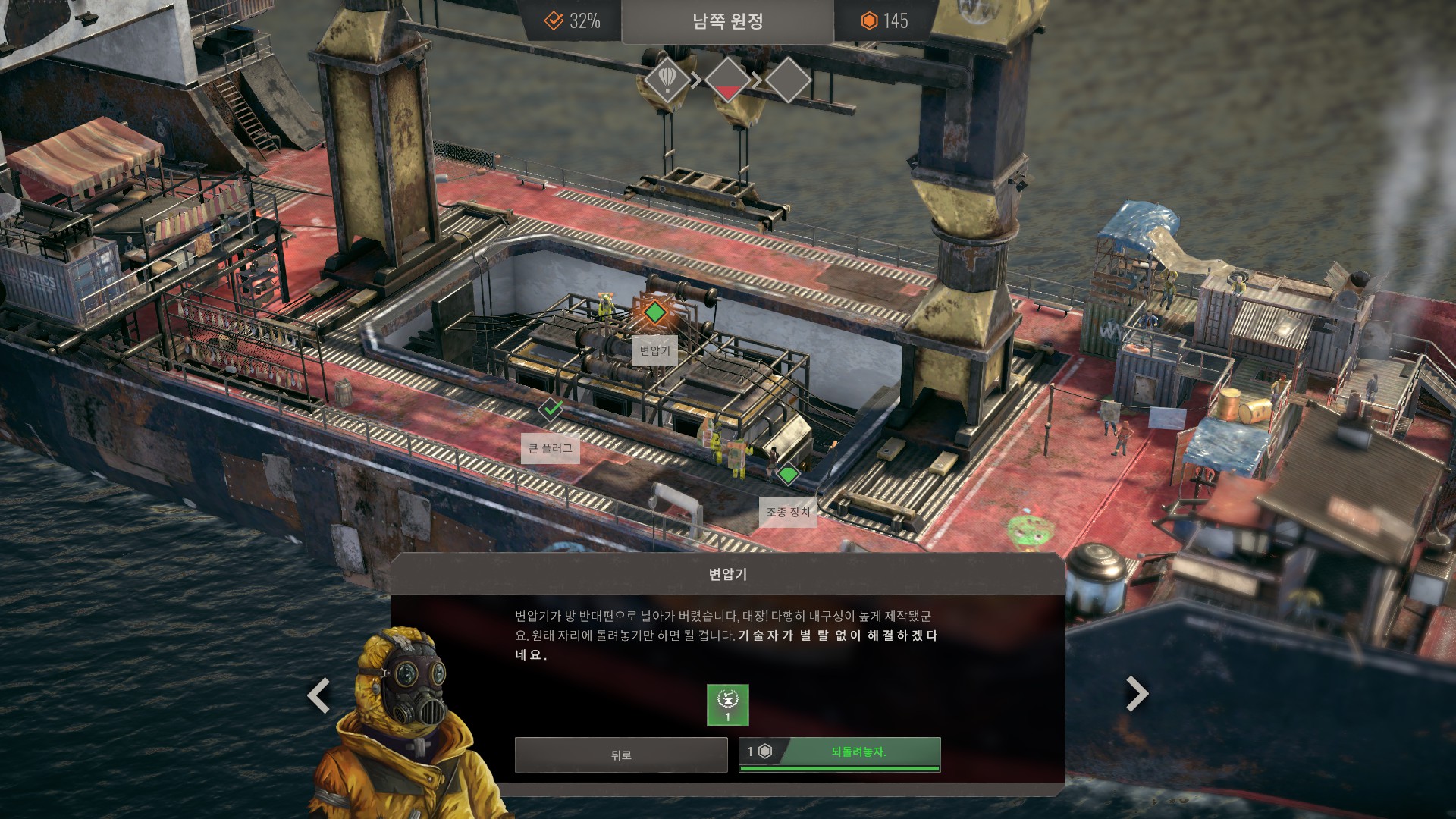The height and width of the screenshot is (819, 1456).
Task: Select the green technician requirement icon
Action: coord(727,705)
